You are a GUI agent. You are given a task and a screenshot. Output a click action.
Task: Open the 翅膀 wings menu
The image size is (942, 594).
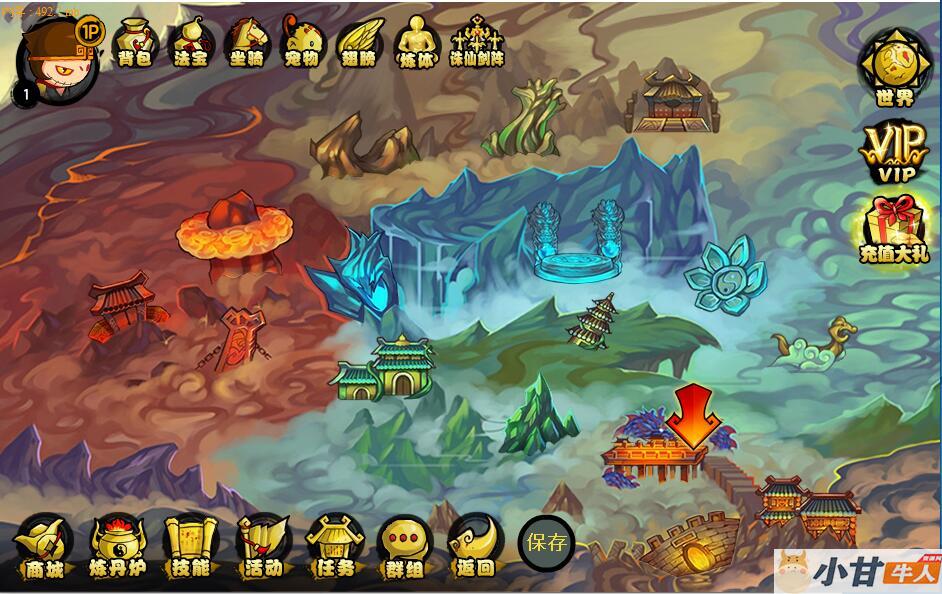click(x=357, y=43)
